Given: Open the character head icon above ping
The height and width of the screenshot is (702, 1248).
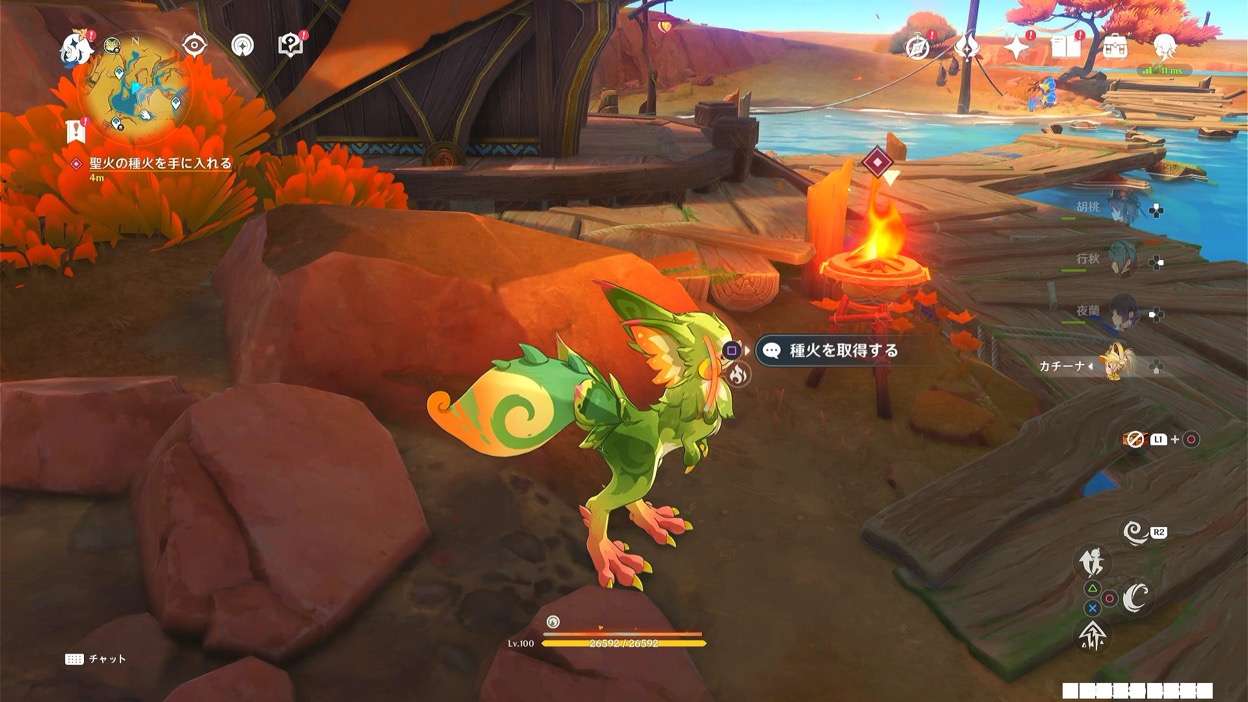Looking at the screenshot, I should [x=1165, y=46].
